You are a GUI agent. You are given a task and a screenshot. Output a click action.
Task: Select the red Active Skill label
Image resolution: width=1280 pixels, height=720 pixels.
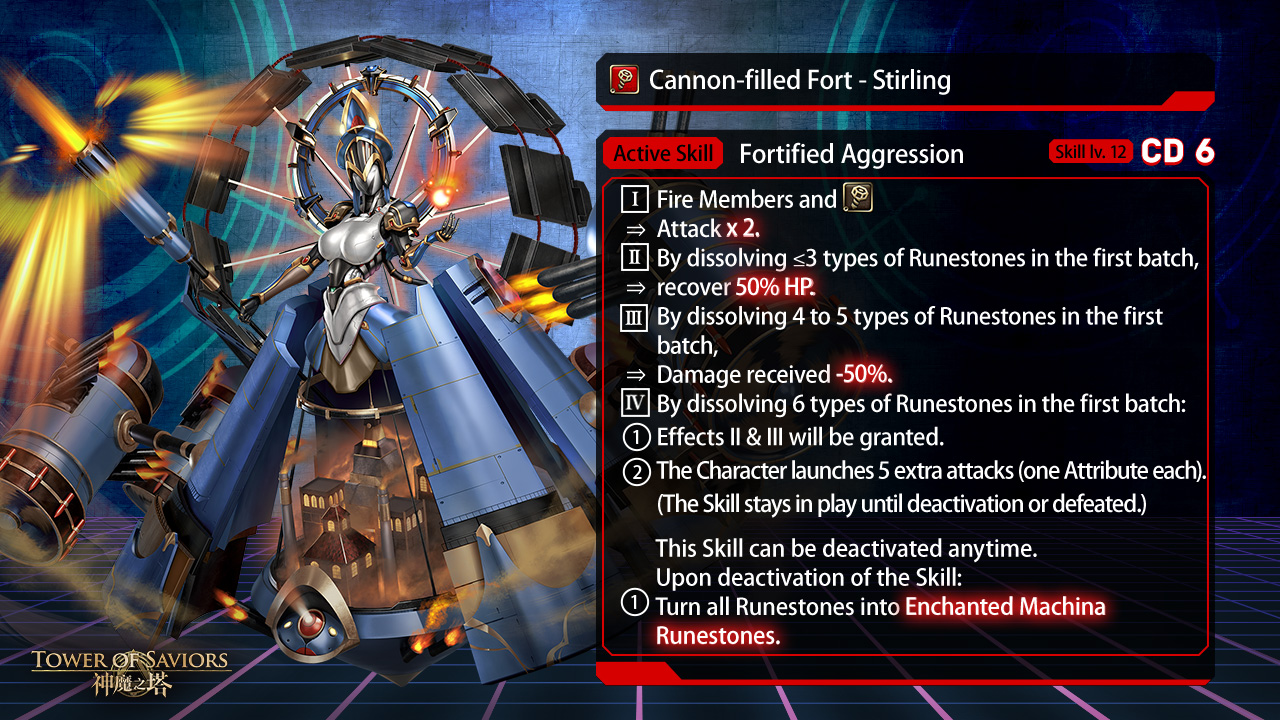663,154
